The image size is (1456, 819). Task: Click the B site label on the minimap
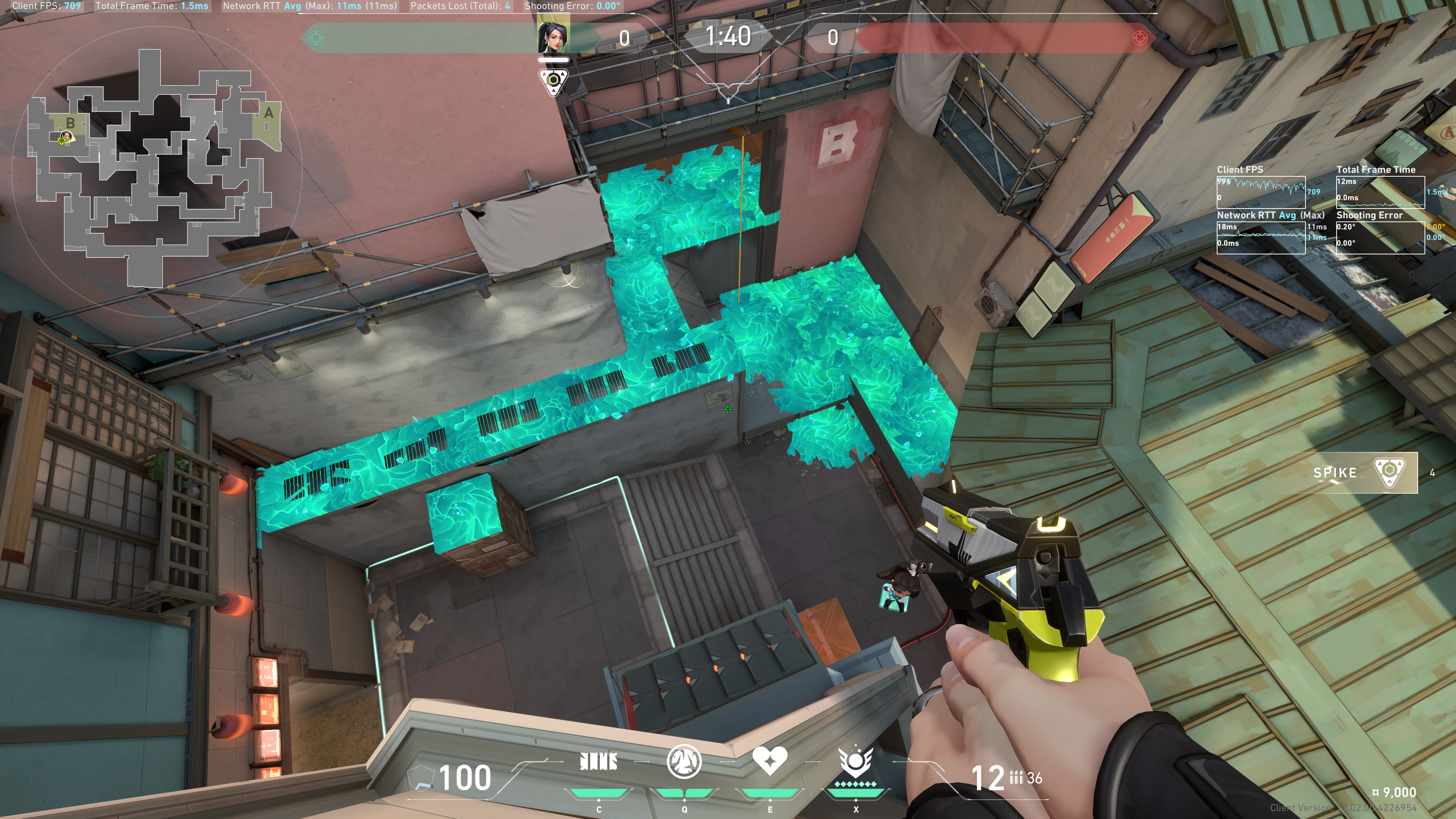point(70,122)
